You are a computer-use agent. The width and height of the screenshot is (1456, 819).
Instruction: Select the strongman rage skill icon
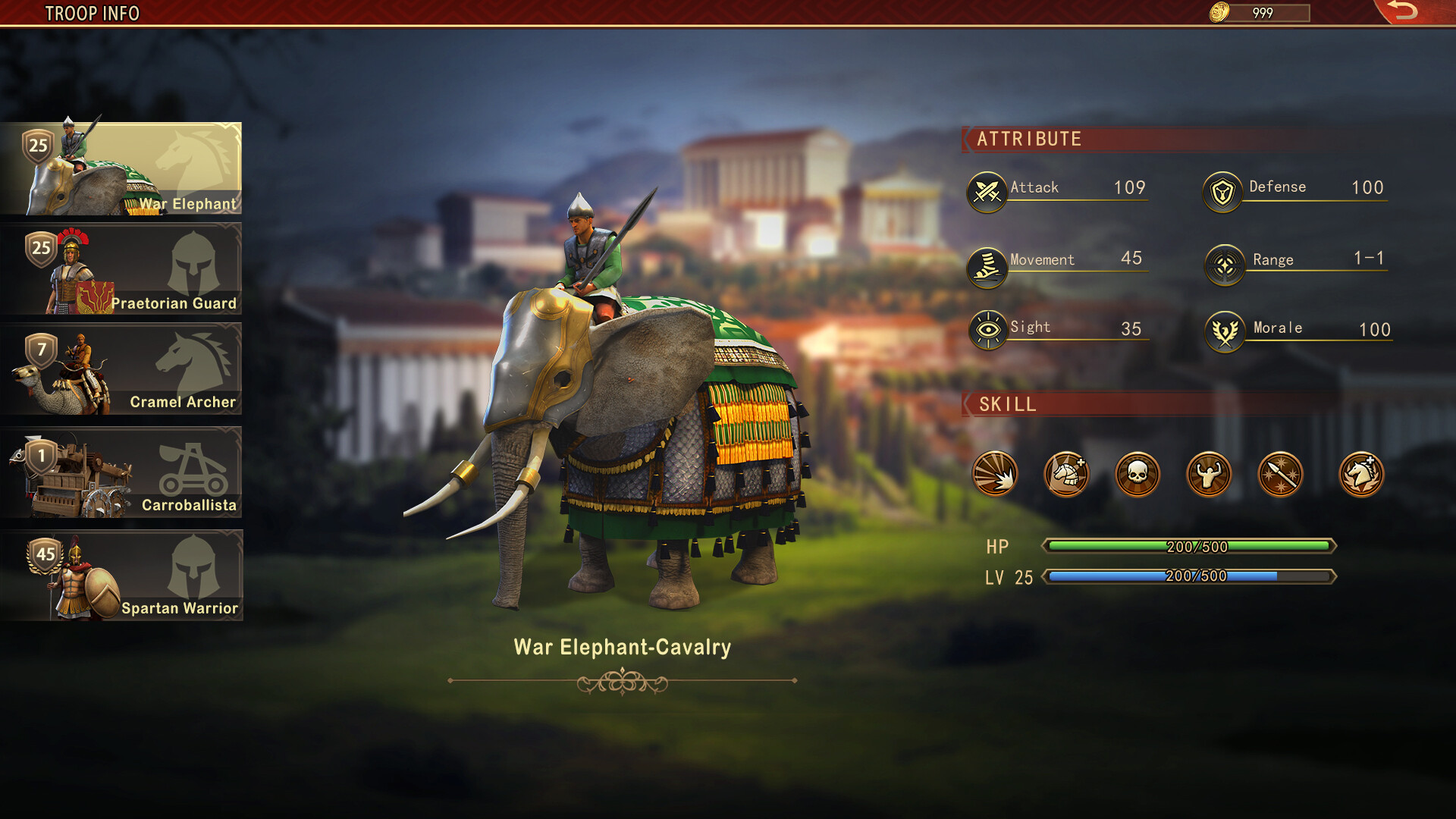pos(1209,474)
